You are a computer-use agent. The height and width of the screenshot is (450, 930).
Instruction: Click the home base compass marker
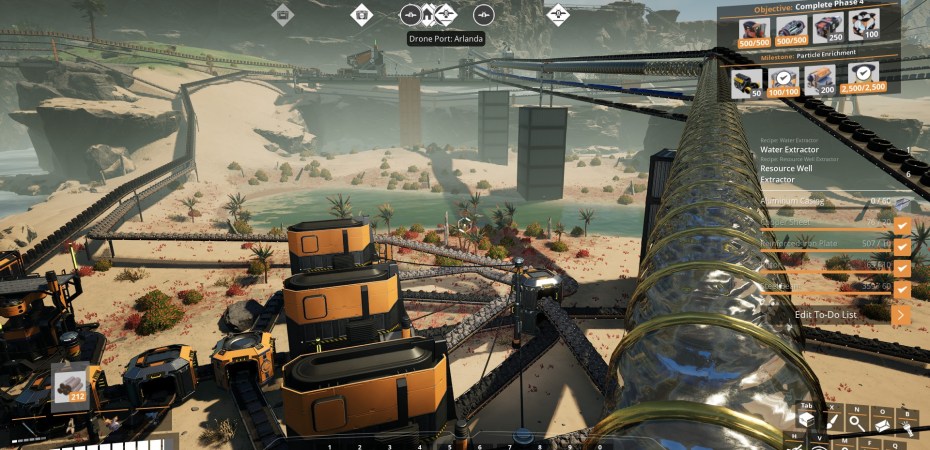[427, 15]
